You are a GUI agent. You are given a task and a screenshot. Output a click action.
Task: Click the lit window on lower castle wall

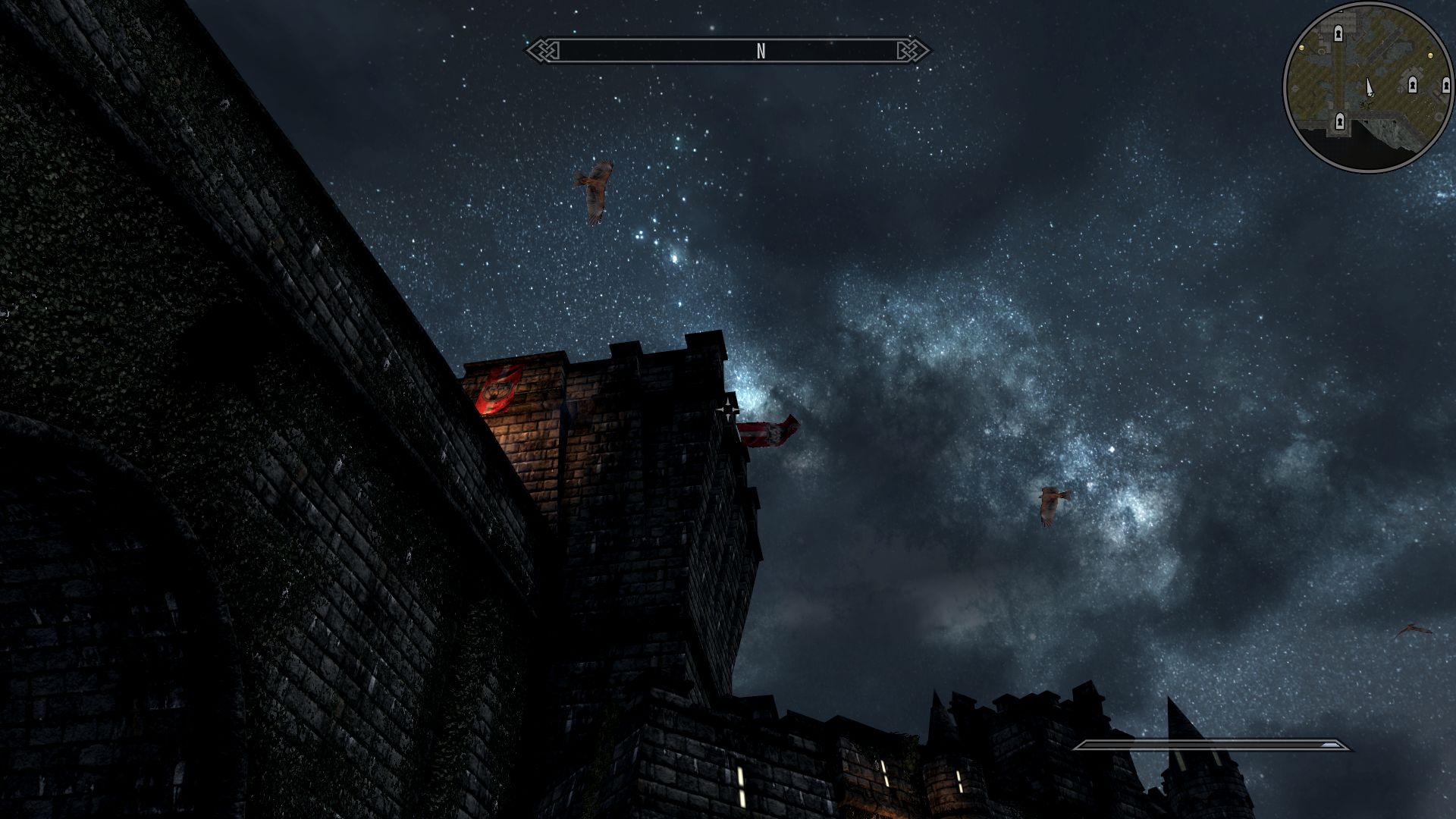tap(741, 786)
